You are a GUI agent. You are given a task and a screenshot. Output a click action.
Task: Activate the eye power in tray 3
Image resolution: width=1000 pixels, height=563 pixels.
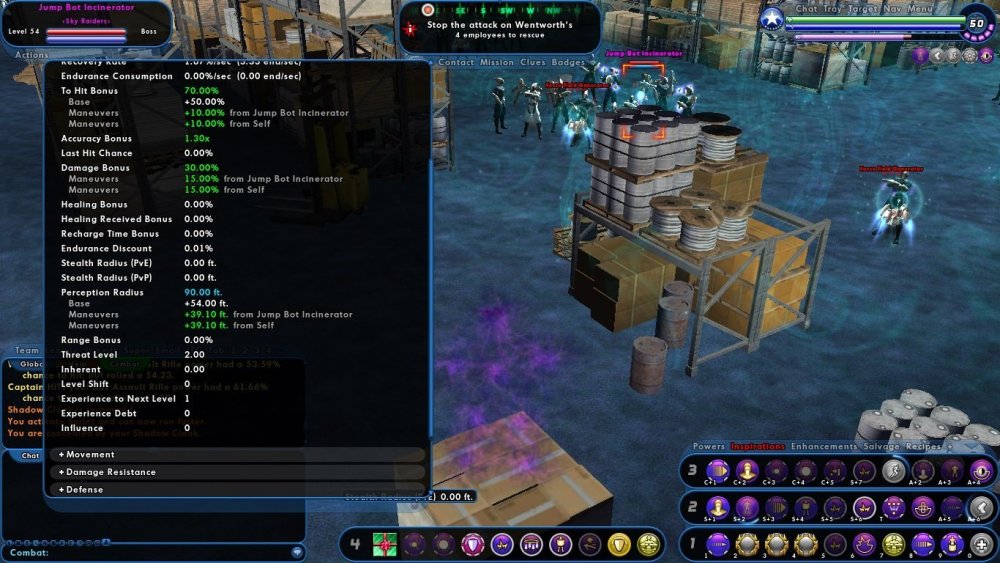click(981, 470)
